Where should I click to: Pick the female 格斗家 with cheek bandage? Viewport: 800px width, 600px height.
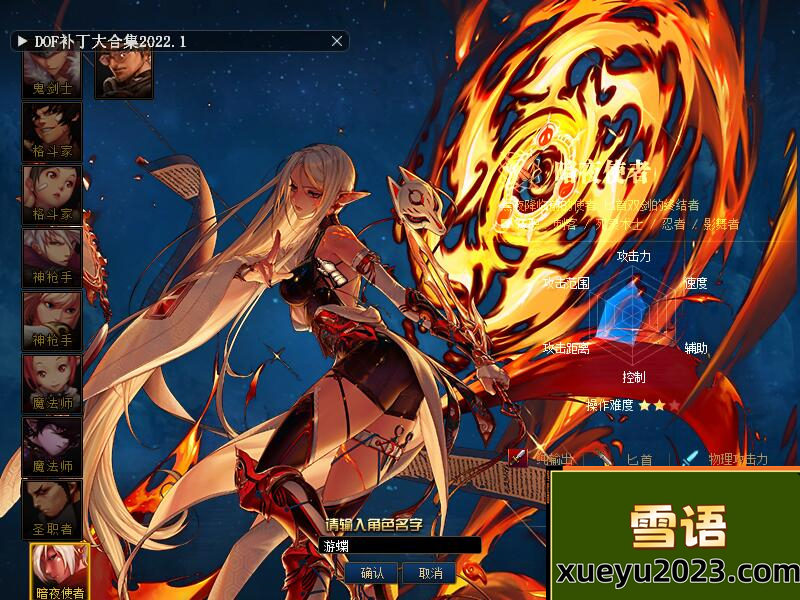click(52, 195)
